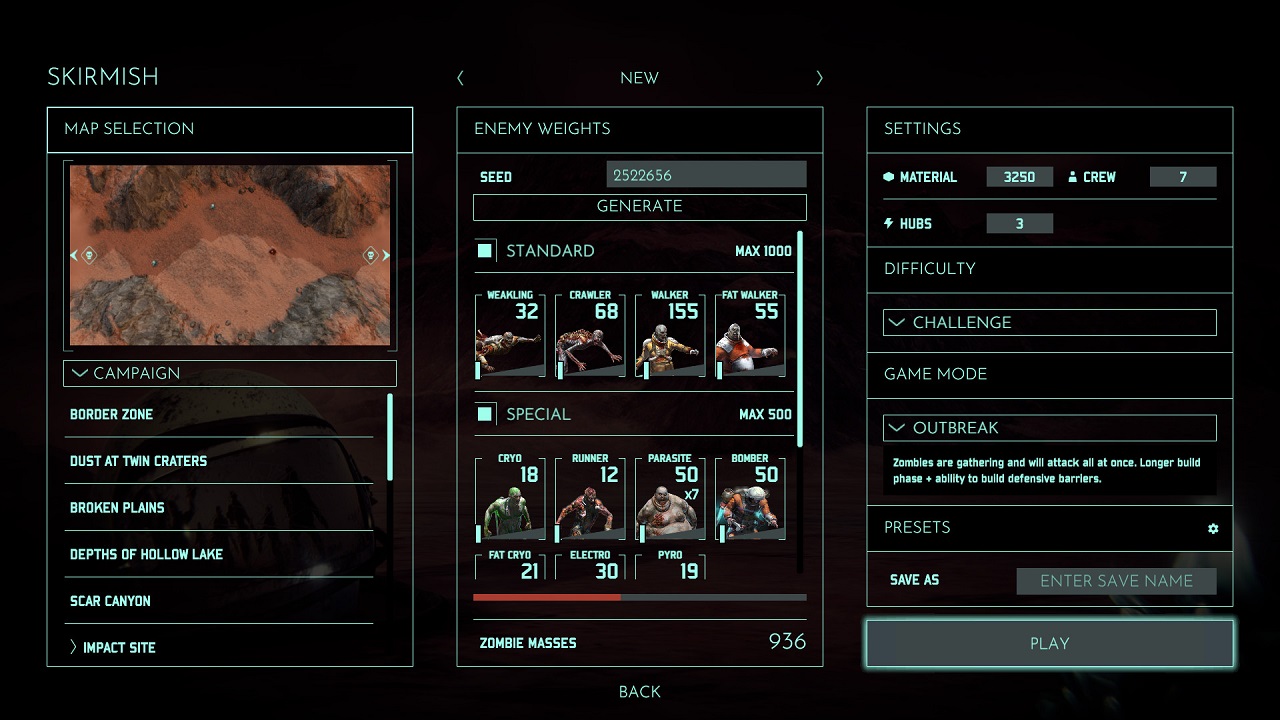Select Depths of Hollow Lake map
Viewport: 1280px width, 720px height.
146,554
